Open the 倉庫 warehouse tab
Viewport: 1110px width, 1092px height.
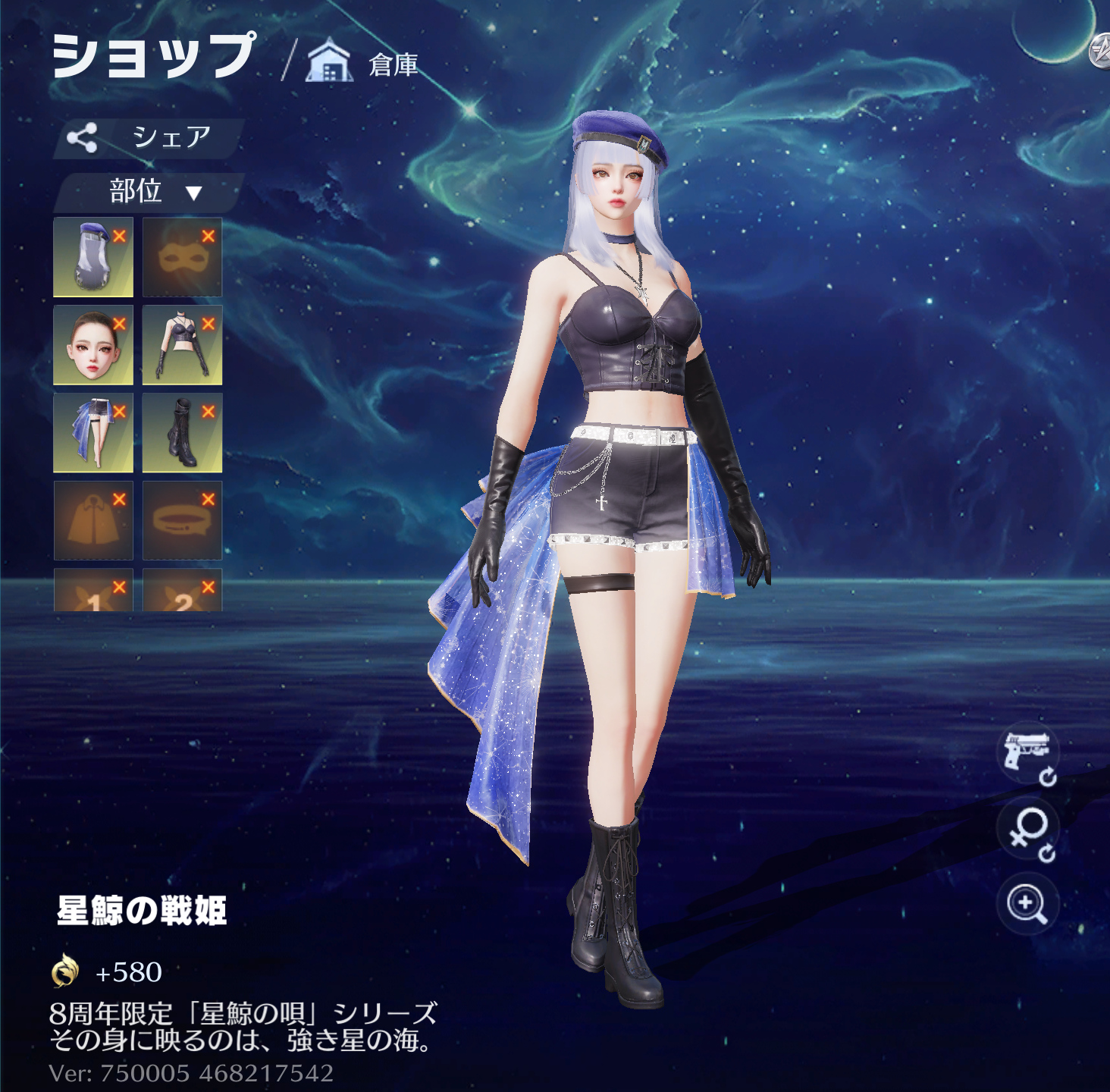point(364,64)
